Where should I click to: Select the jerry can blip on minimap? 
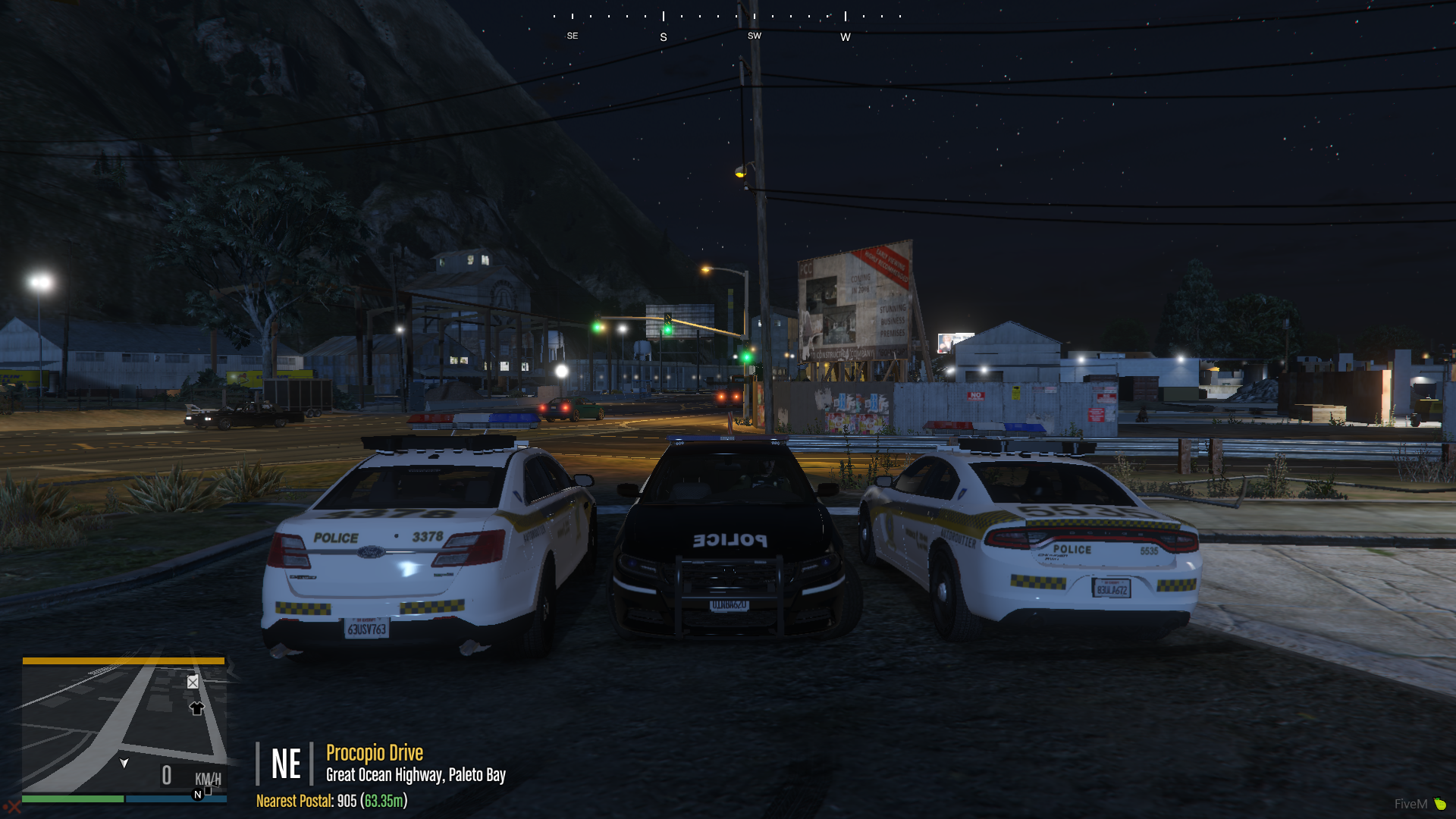point(193,682)
